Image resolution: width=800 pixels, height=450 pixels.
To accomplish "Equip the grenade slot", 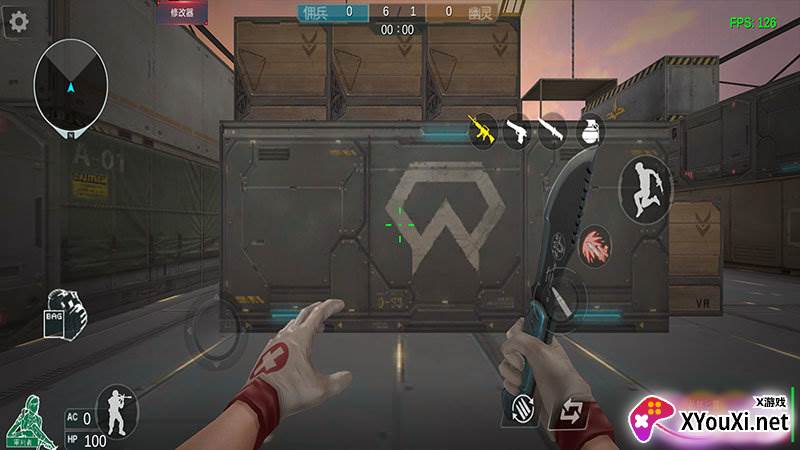I will (589, 131).
